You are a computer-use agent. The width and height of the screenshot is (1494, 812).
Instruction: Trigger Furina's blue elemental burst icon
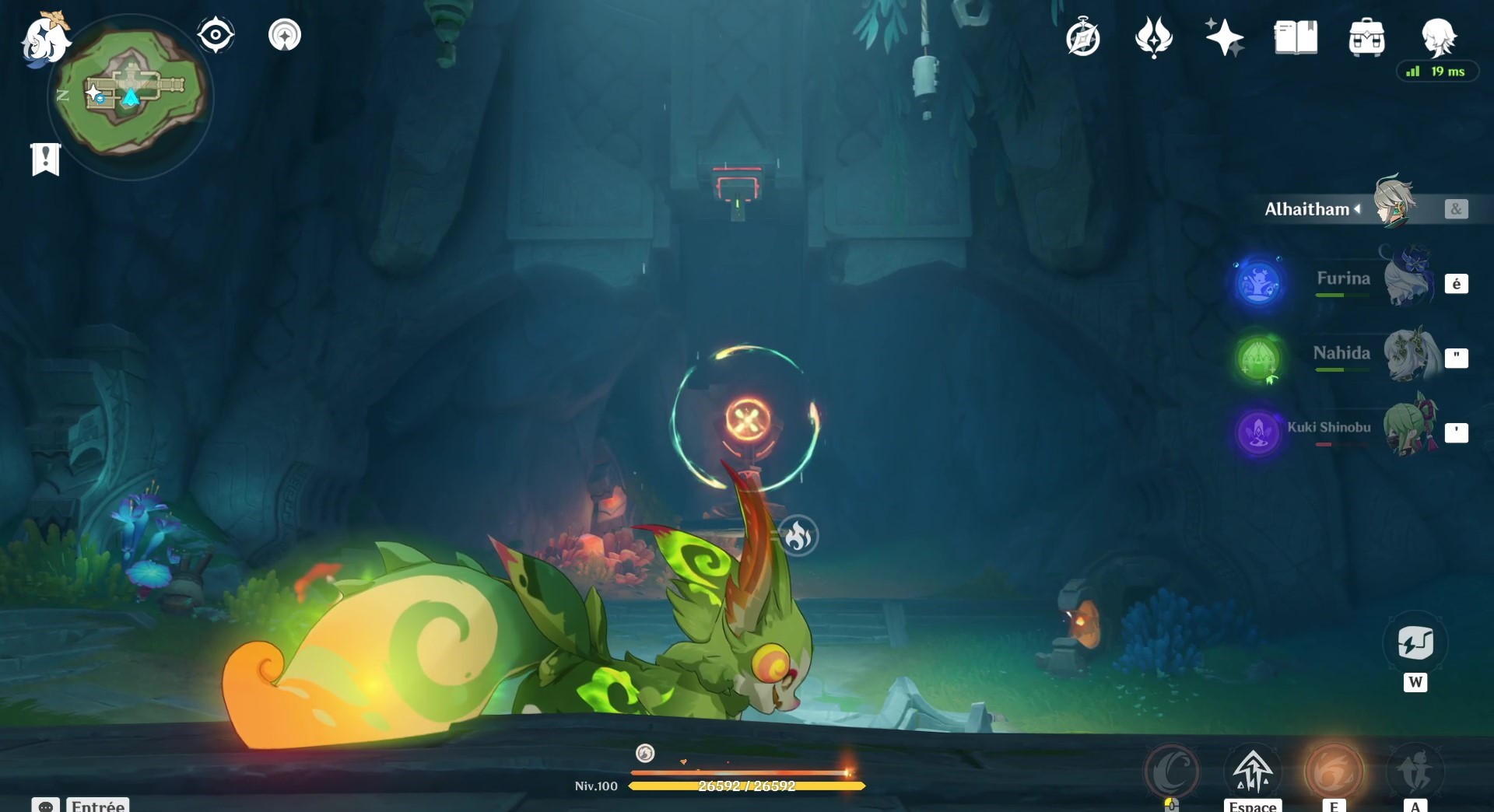1259,282
